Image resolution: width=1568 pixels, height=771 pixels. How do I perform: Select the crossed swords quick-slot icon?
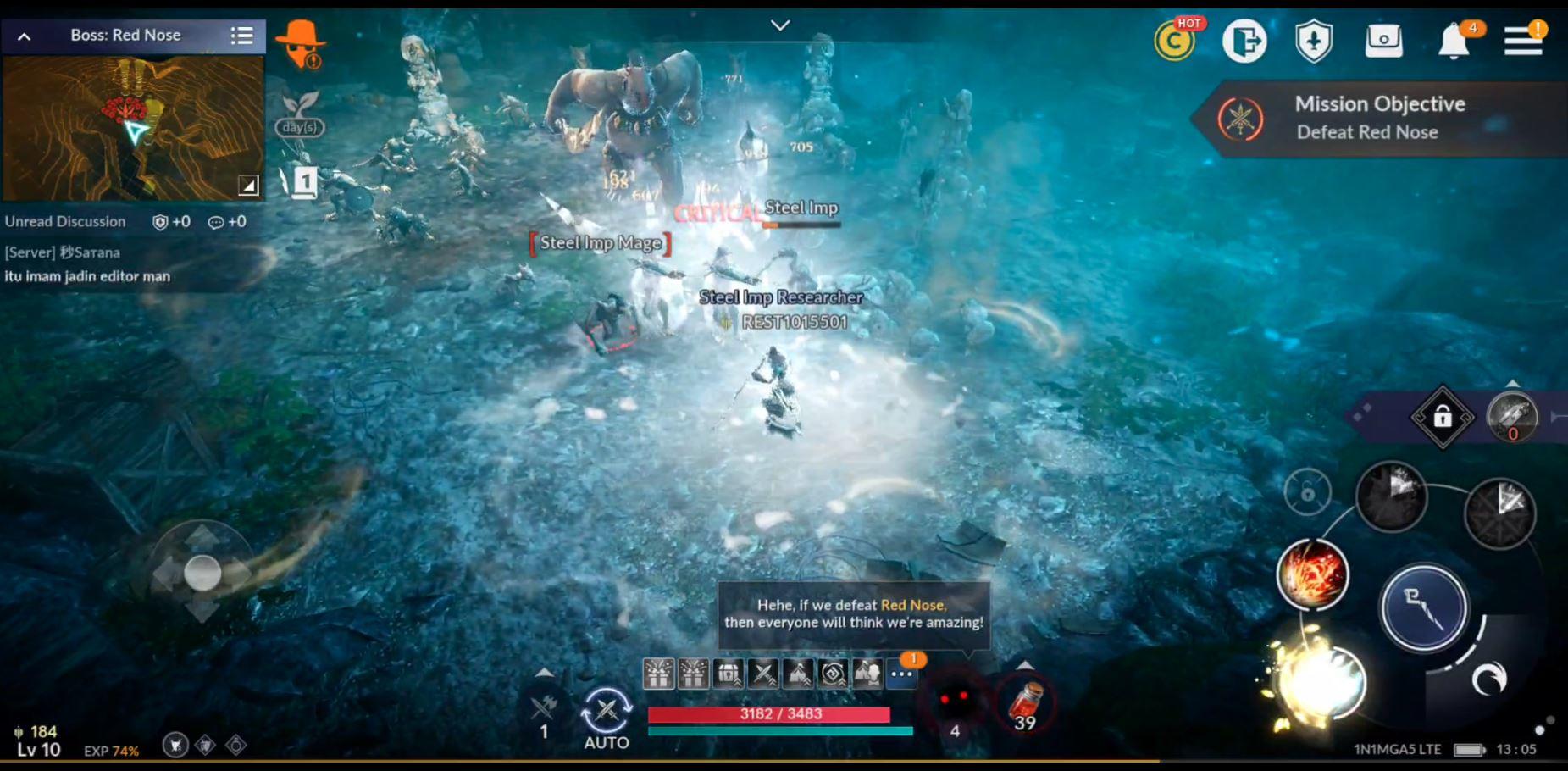point(762,676)
